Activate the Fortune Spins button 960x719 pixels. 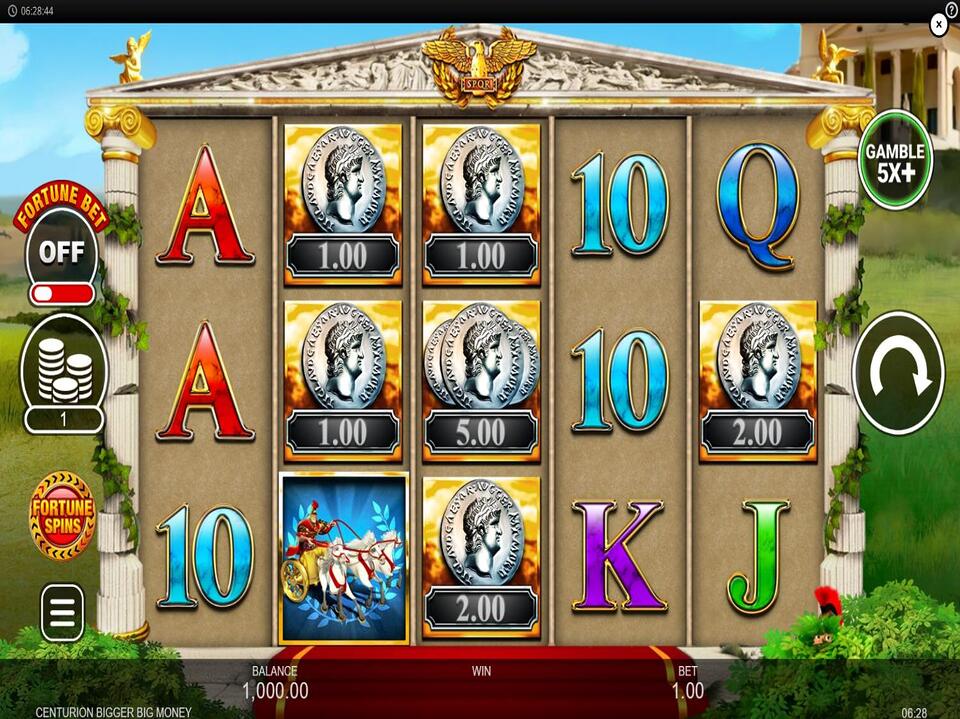point(63,515)
